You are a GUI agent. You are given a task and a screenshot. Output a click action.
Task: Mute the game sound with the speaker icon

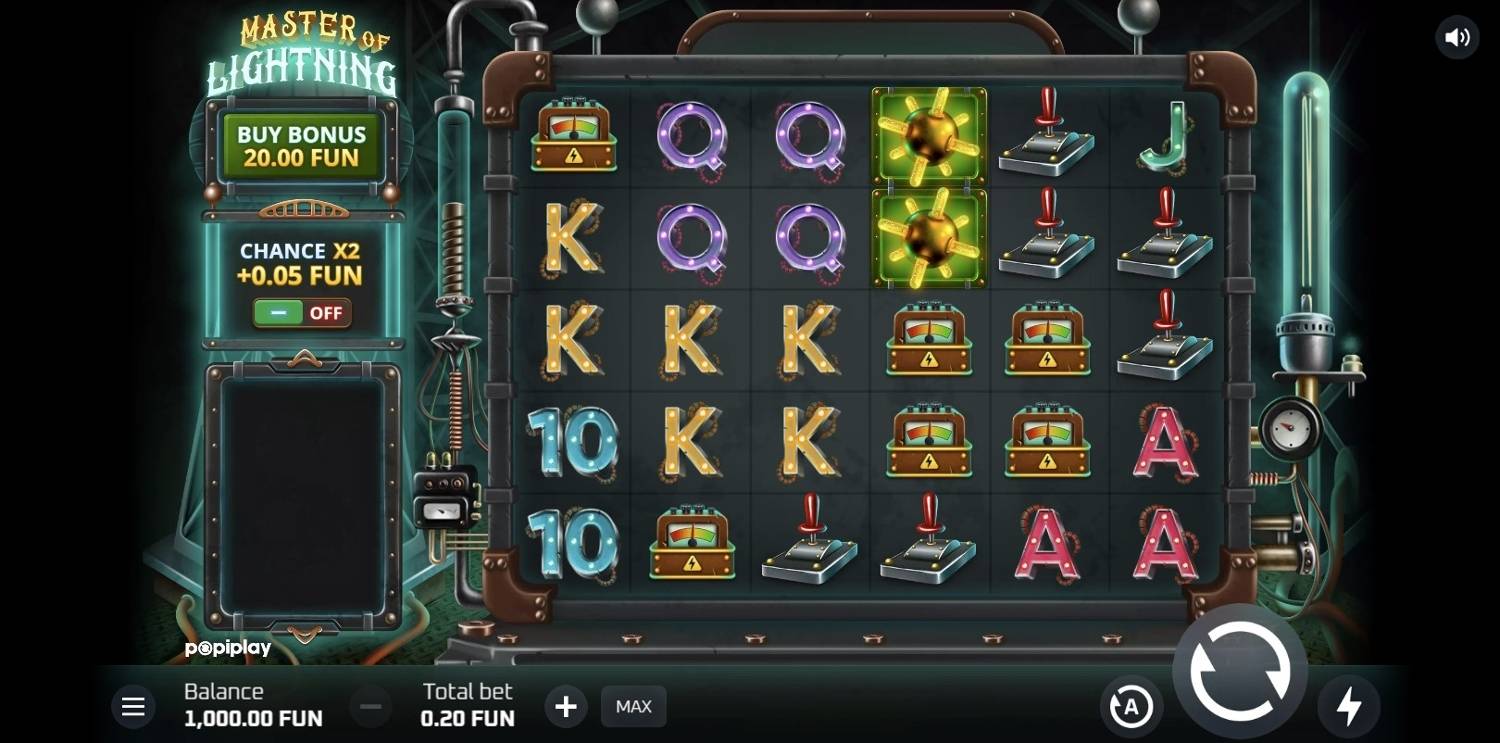[x=1457, y=38]
